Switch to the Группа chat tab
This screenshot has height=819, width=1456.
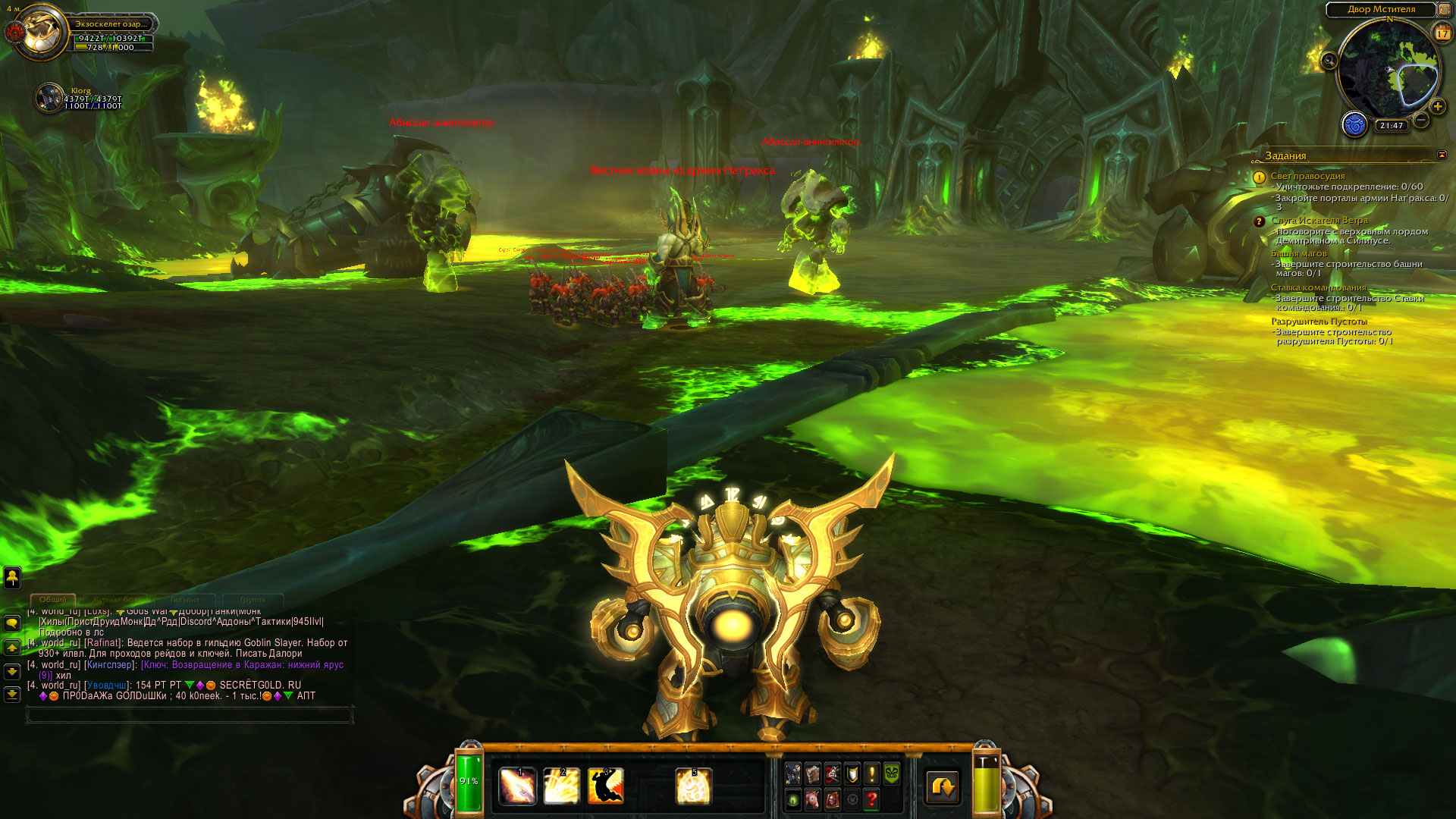coord(253,600)
